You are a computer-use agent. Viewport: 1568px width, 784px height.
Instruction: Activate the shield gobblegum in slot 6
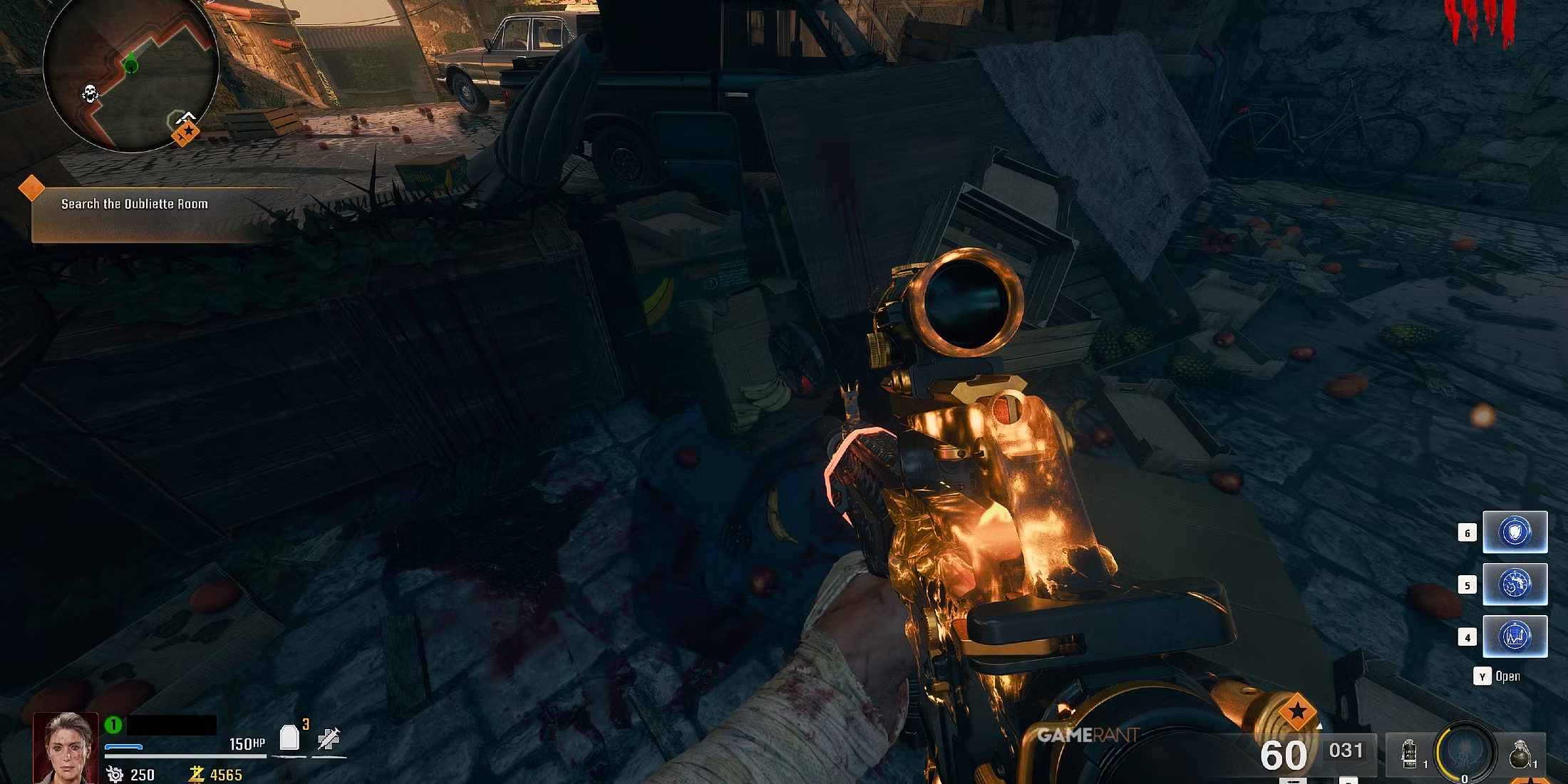[x=1515, y=532]
